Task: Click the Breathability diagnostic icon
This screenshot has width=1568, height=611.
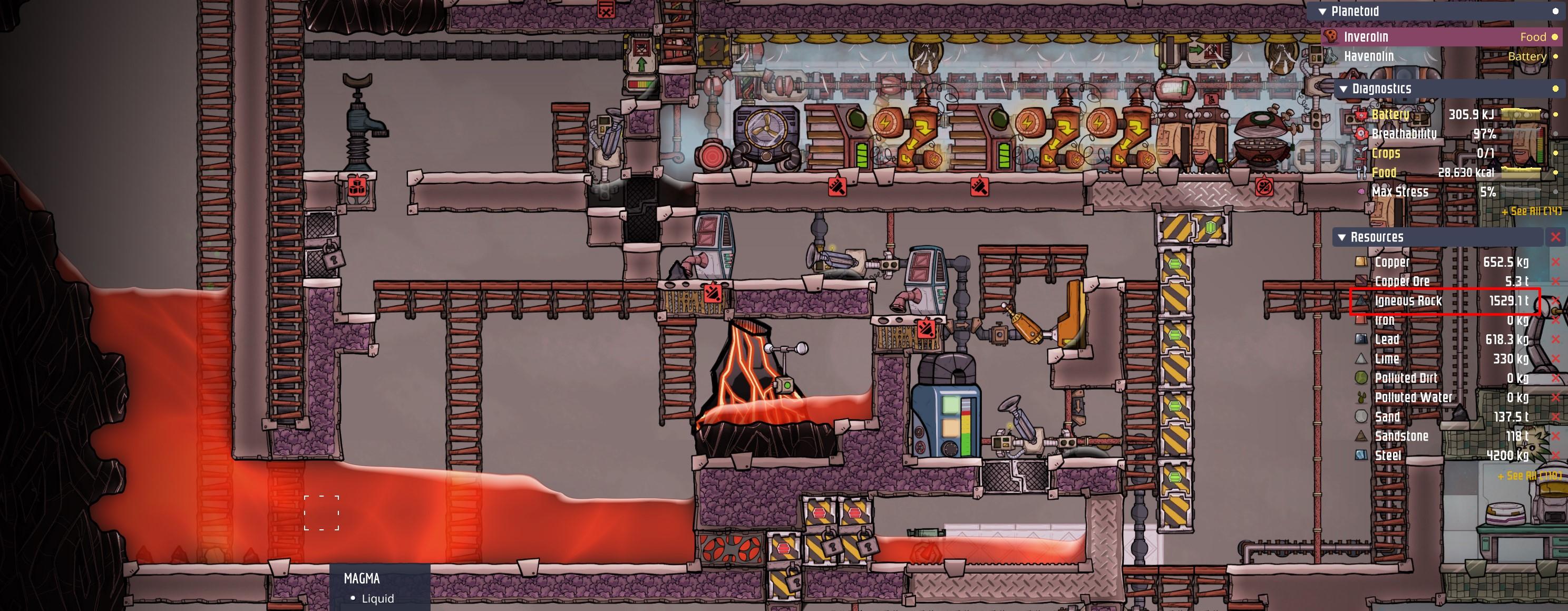Action: [1360, 133]
